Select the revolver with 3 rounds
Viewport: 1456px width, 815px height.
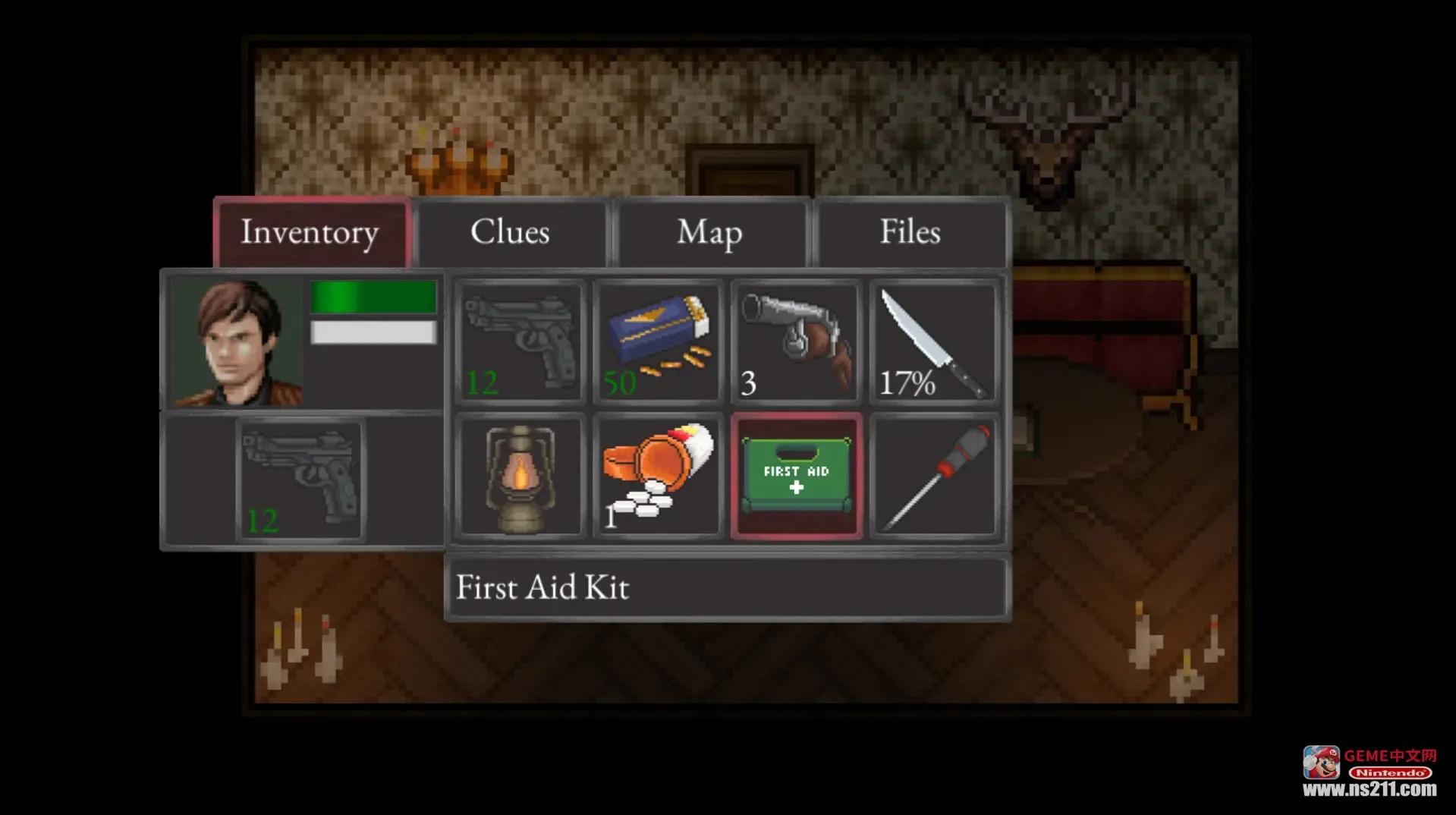point(796,341)
